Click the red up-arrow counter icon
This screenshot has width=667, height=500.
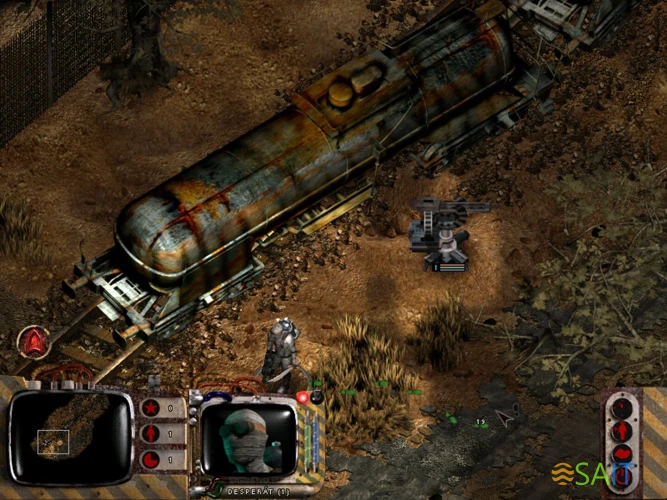(x=151, y=434)
